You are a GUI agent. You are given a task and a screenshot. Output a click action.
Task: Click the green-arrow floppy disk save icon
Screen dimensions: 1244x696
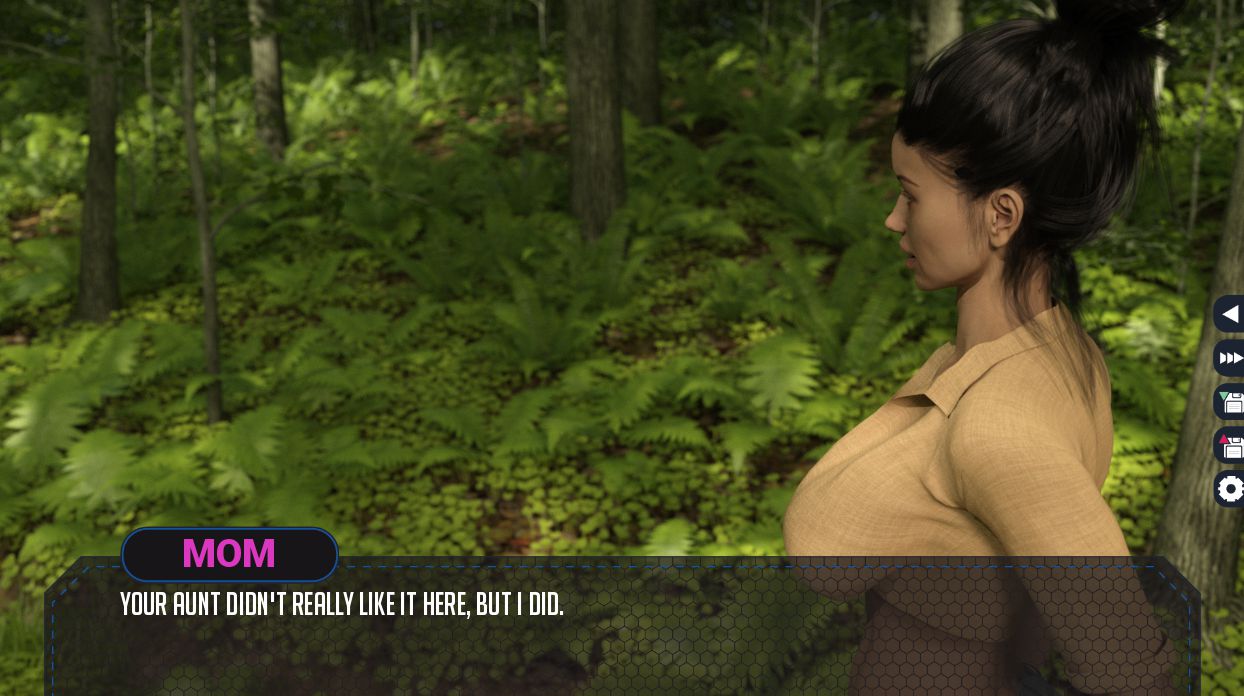tap(1230, 402)
